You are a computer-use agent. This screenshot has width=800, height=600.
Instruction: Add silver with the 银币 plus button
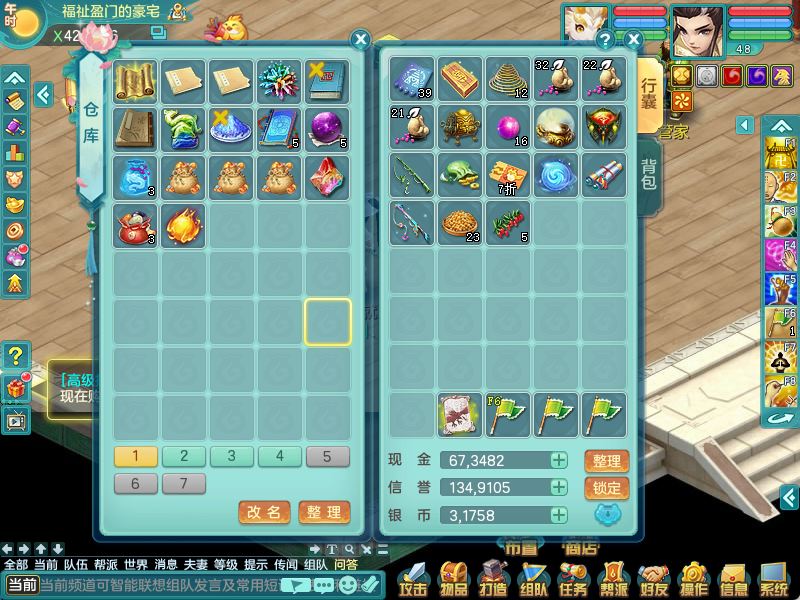pos(559,516)
